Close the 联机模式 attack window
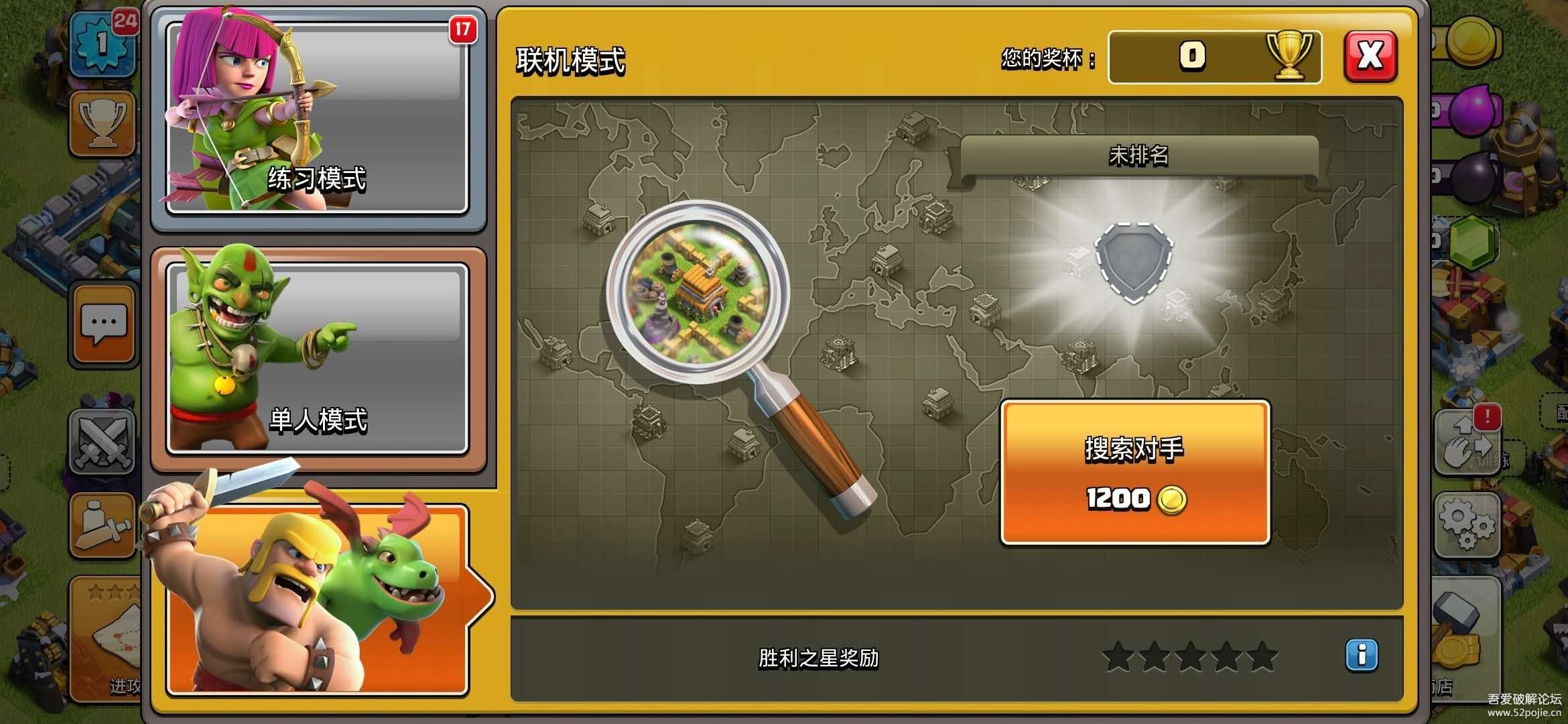 (1370, 56)
